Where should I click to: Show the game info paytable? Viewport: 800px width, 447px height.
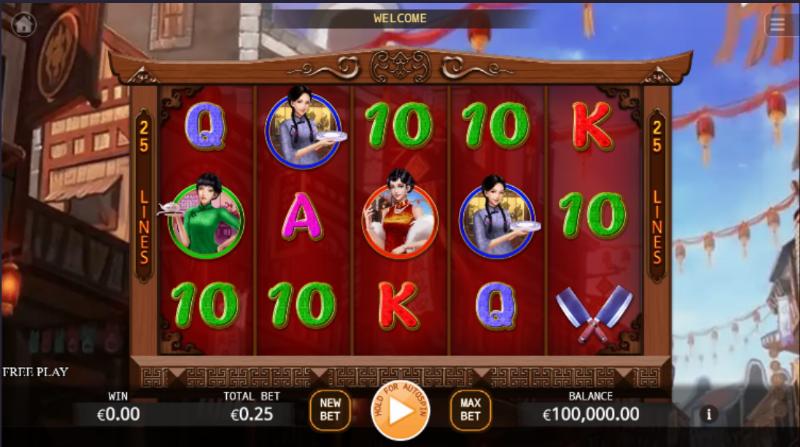click(709, 413)
